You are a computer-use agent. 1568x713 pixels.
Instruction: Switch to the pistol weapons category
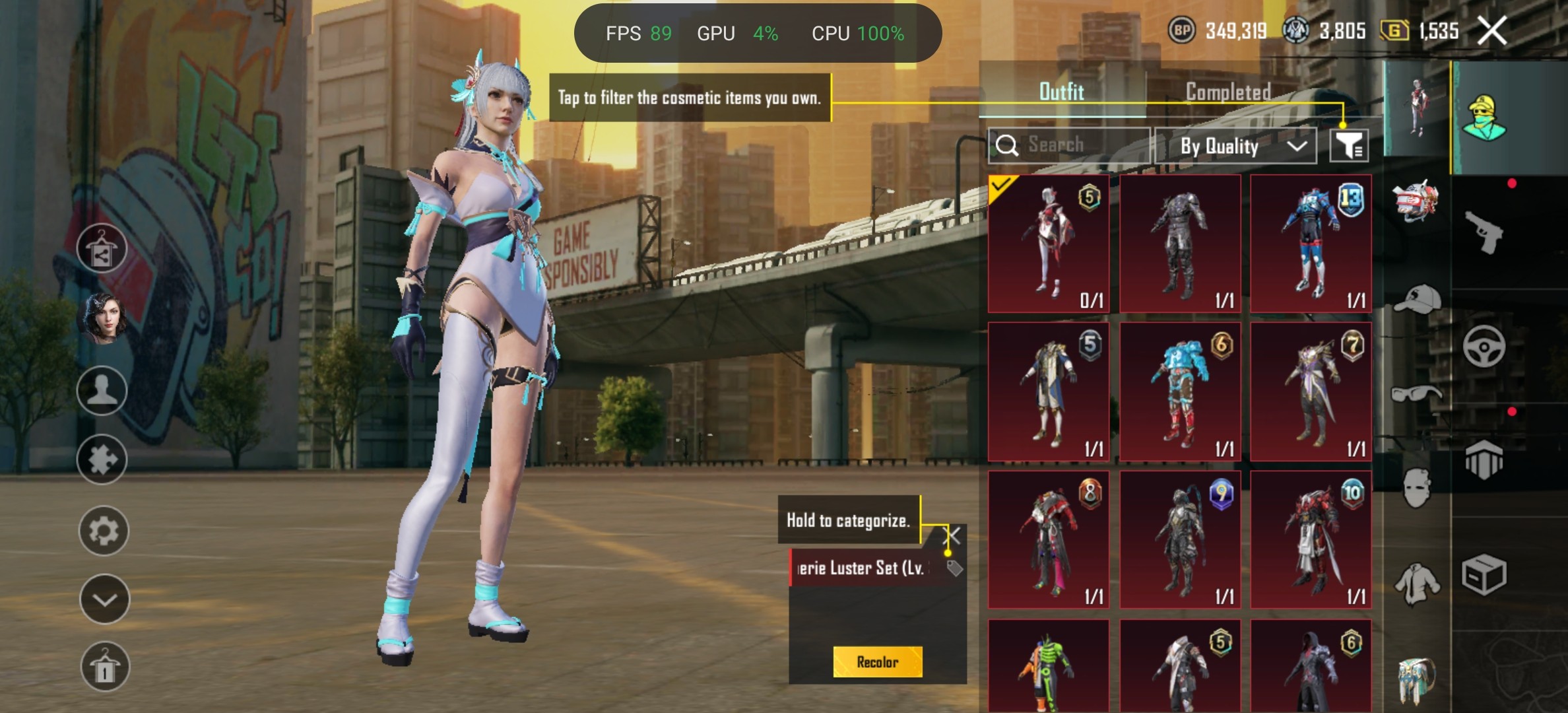[x=1483, y=232]
